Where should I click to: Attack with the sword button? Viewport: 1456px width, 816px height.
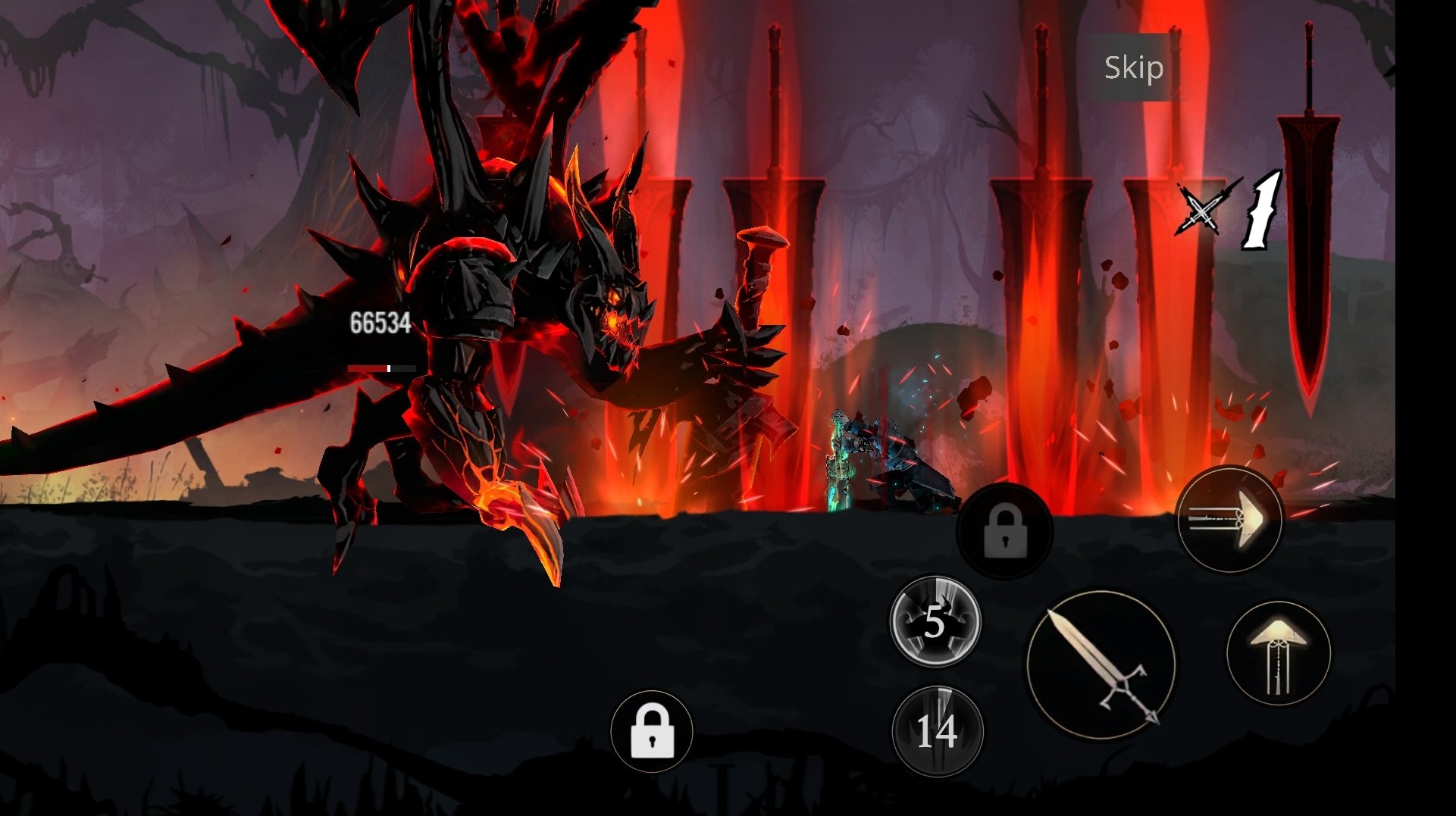point(1101,665)
